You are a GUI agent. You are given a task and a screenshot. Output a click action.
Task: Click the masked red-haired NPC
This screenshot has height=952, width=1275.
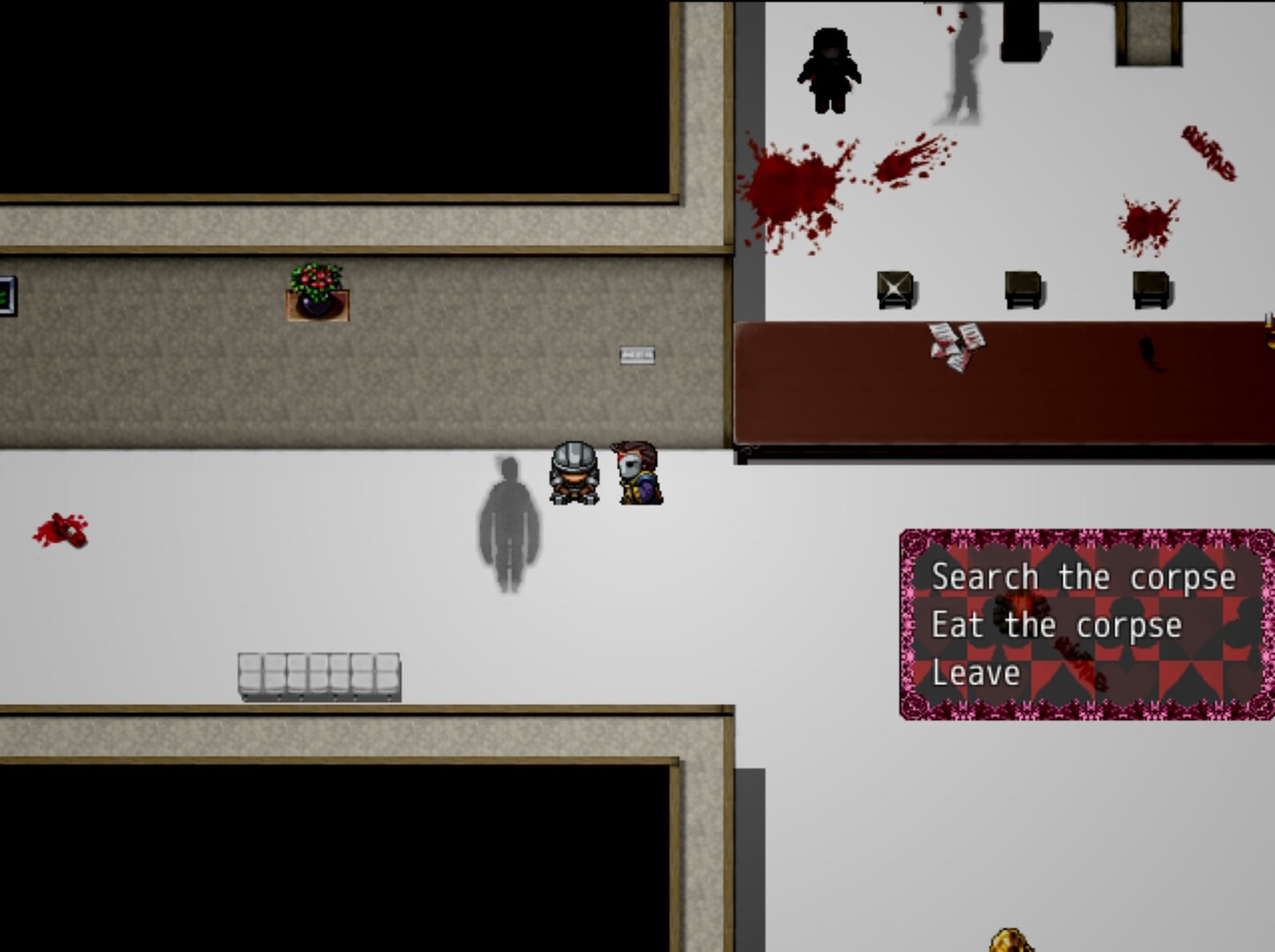[x=637, y=472]
